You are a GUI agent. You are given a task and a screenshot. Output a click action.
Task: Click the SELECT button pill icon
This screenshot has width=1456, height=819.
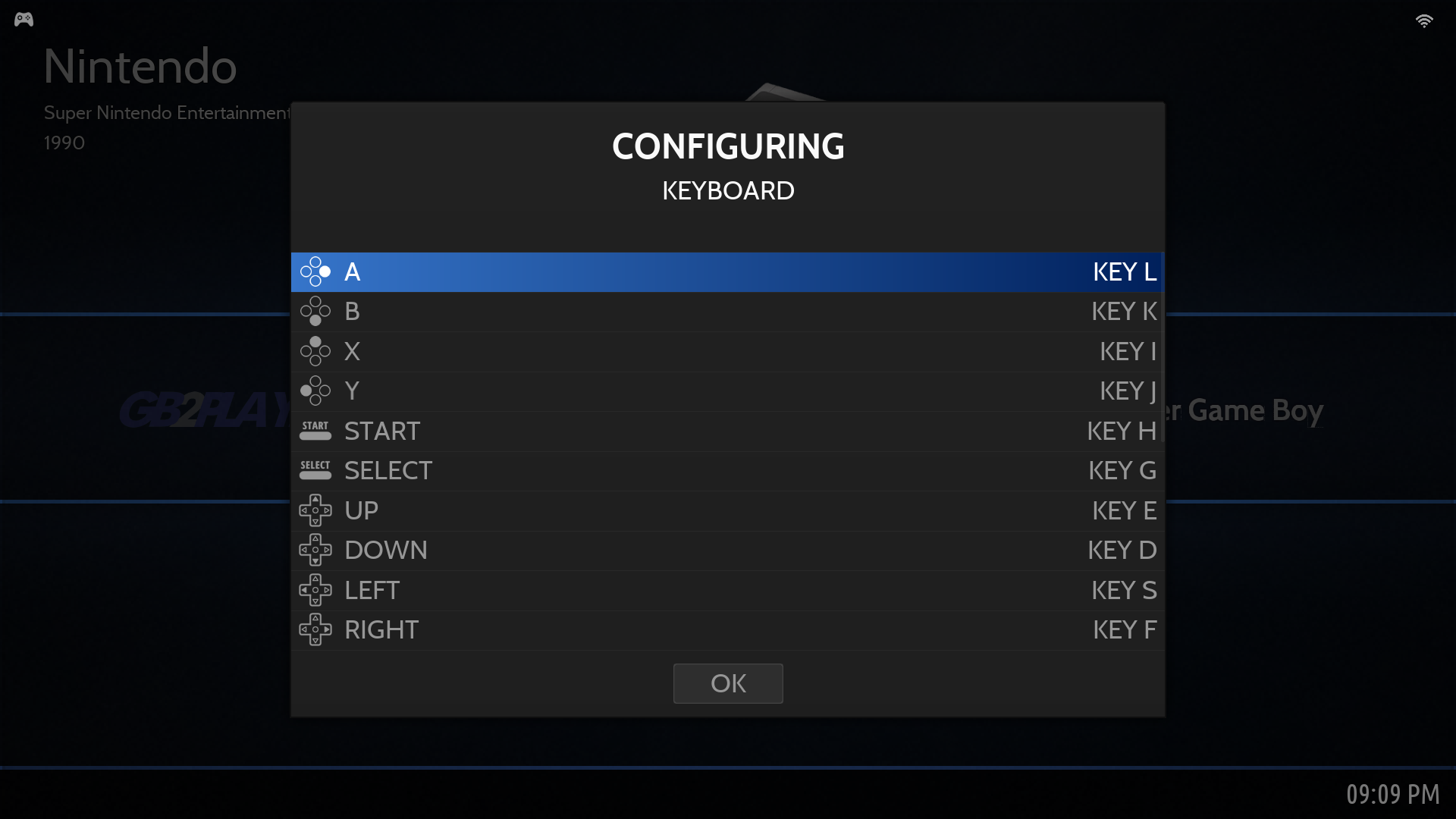(x=315, y=469)
